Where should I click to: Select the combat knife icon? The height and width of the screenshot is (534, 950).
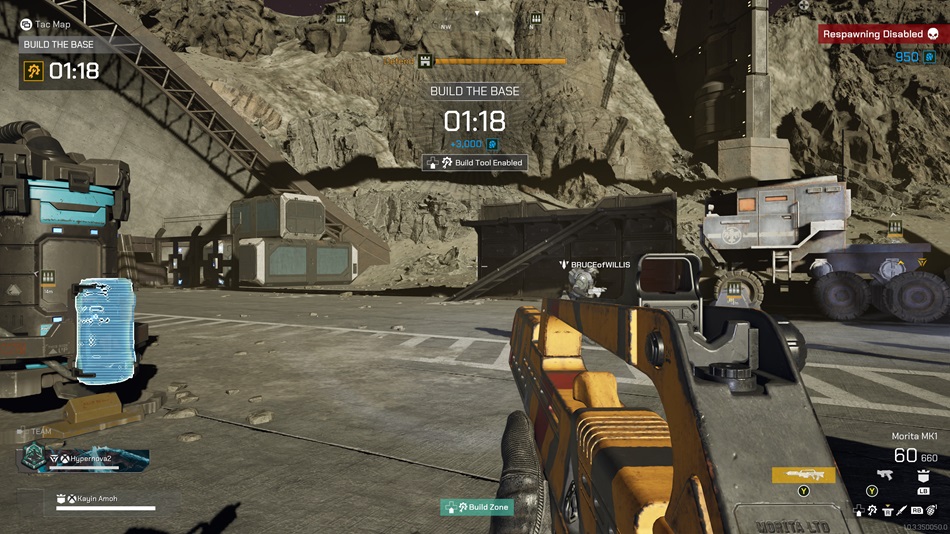click(x=902, y=510)
